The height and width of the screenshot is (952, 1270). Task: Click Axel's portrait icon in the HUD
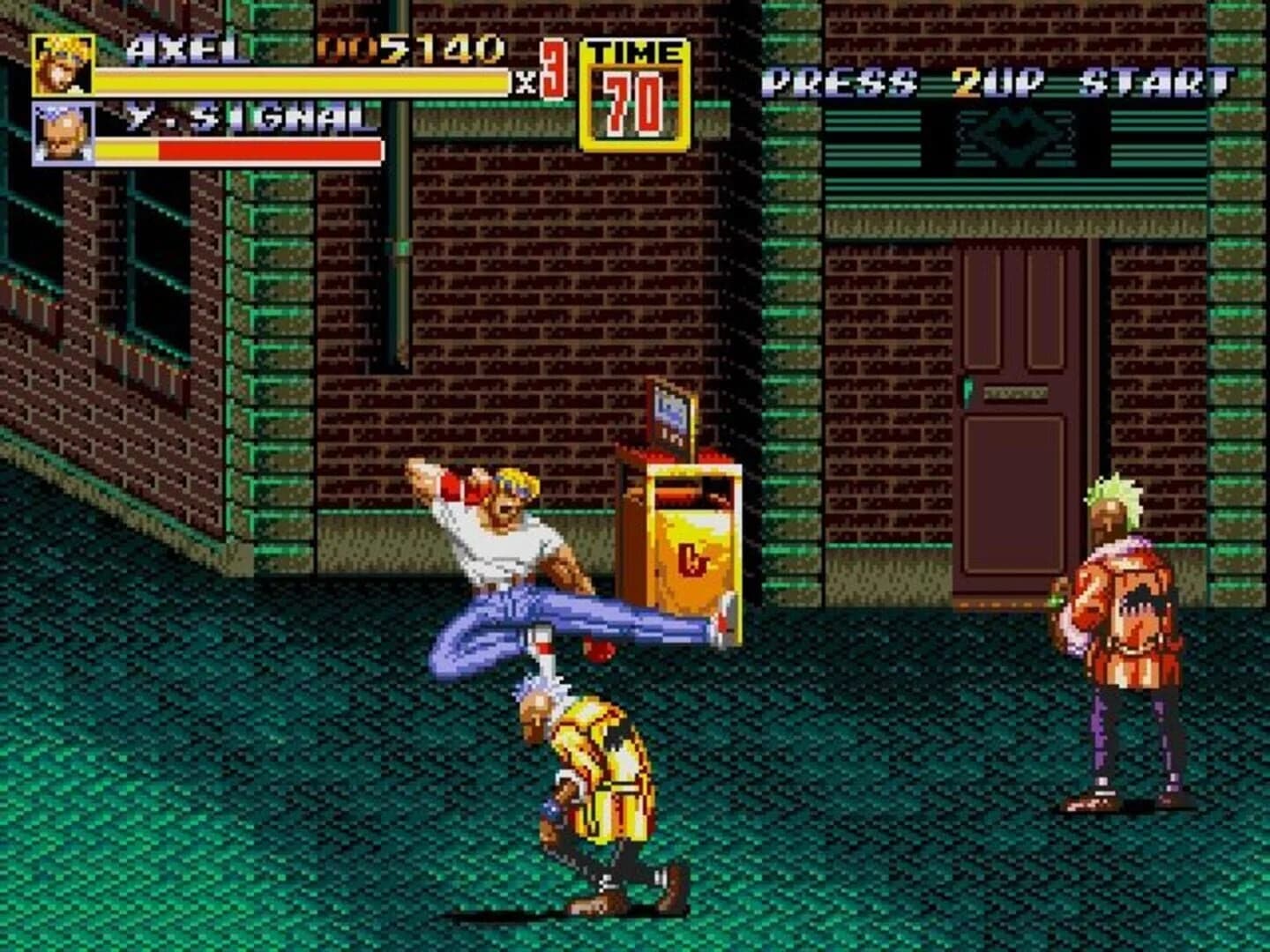tap(62, 63)
